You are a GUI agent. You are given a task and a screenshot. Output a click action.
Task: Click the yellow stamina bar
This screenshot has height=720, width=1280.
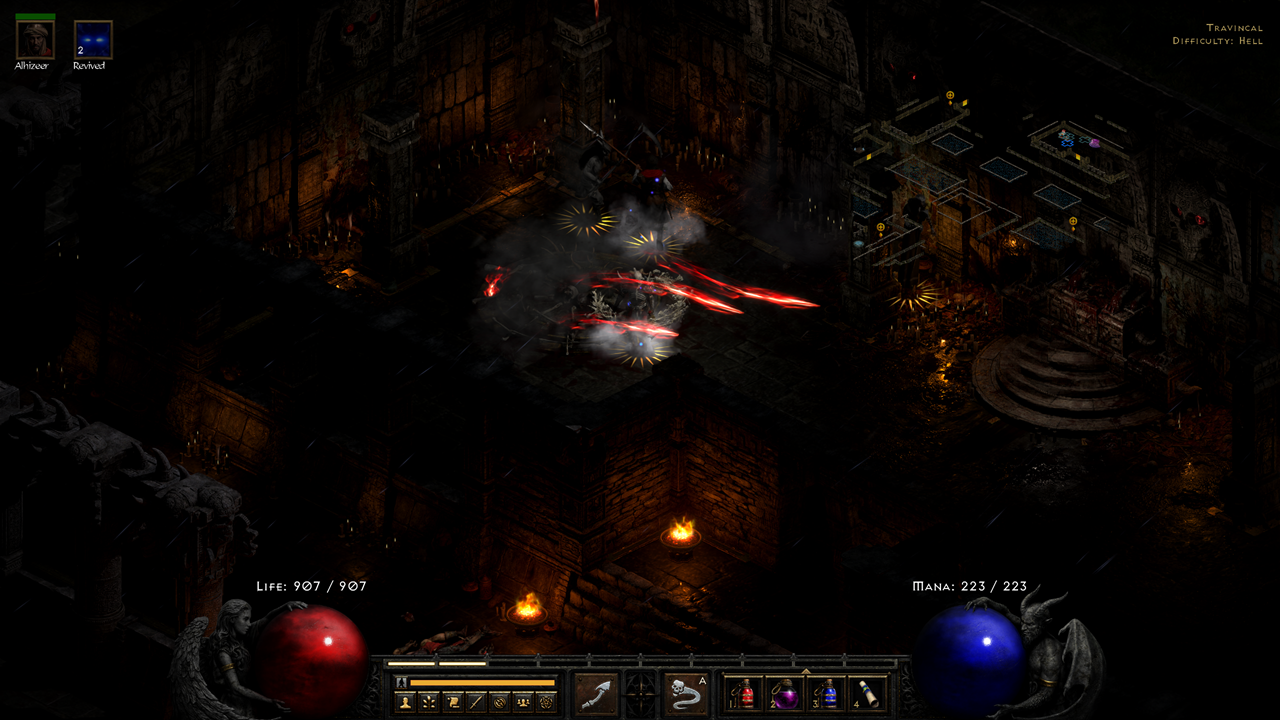click(x=480, y=683)
